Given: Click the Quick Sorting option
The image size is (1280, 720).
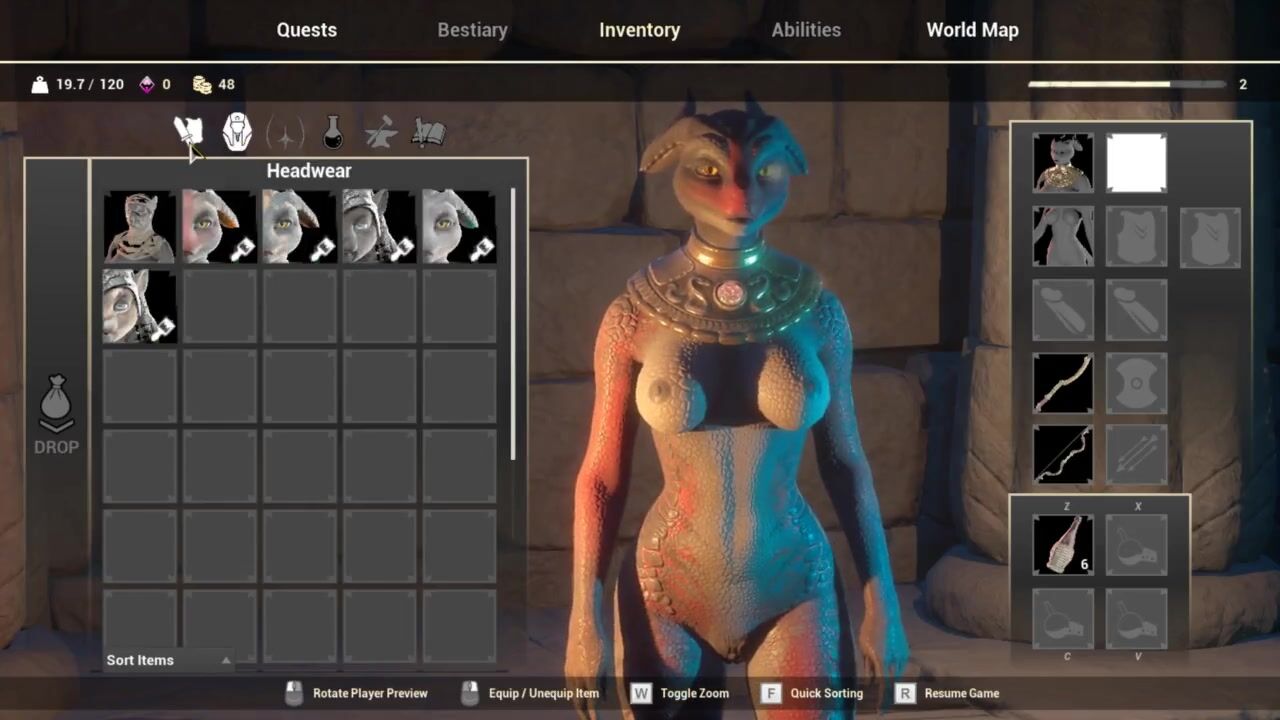Looking at the screenshot, I should click(x=812, y=693).
